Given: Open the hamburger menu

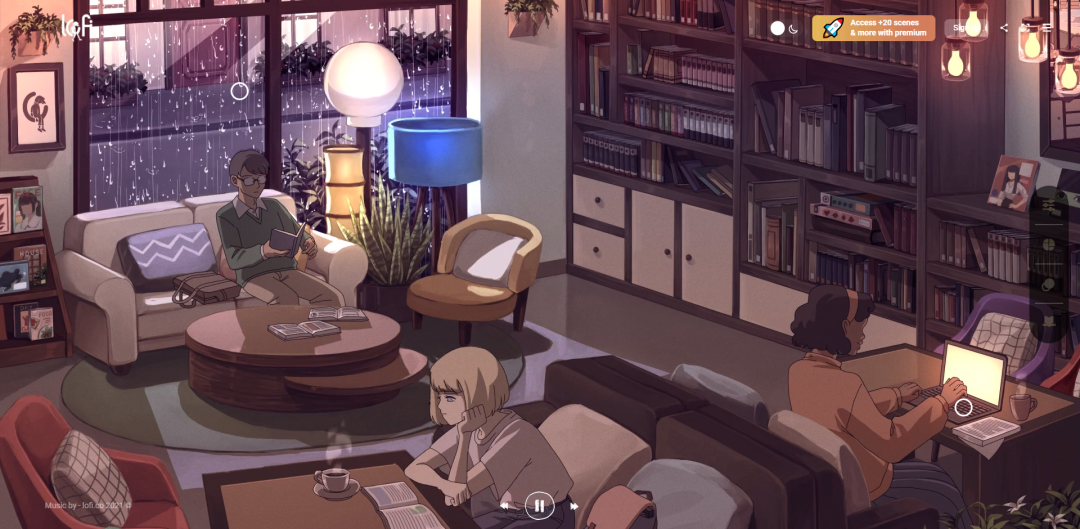Looking at the screenshot, I should pos(1047,28).
